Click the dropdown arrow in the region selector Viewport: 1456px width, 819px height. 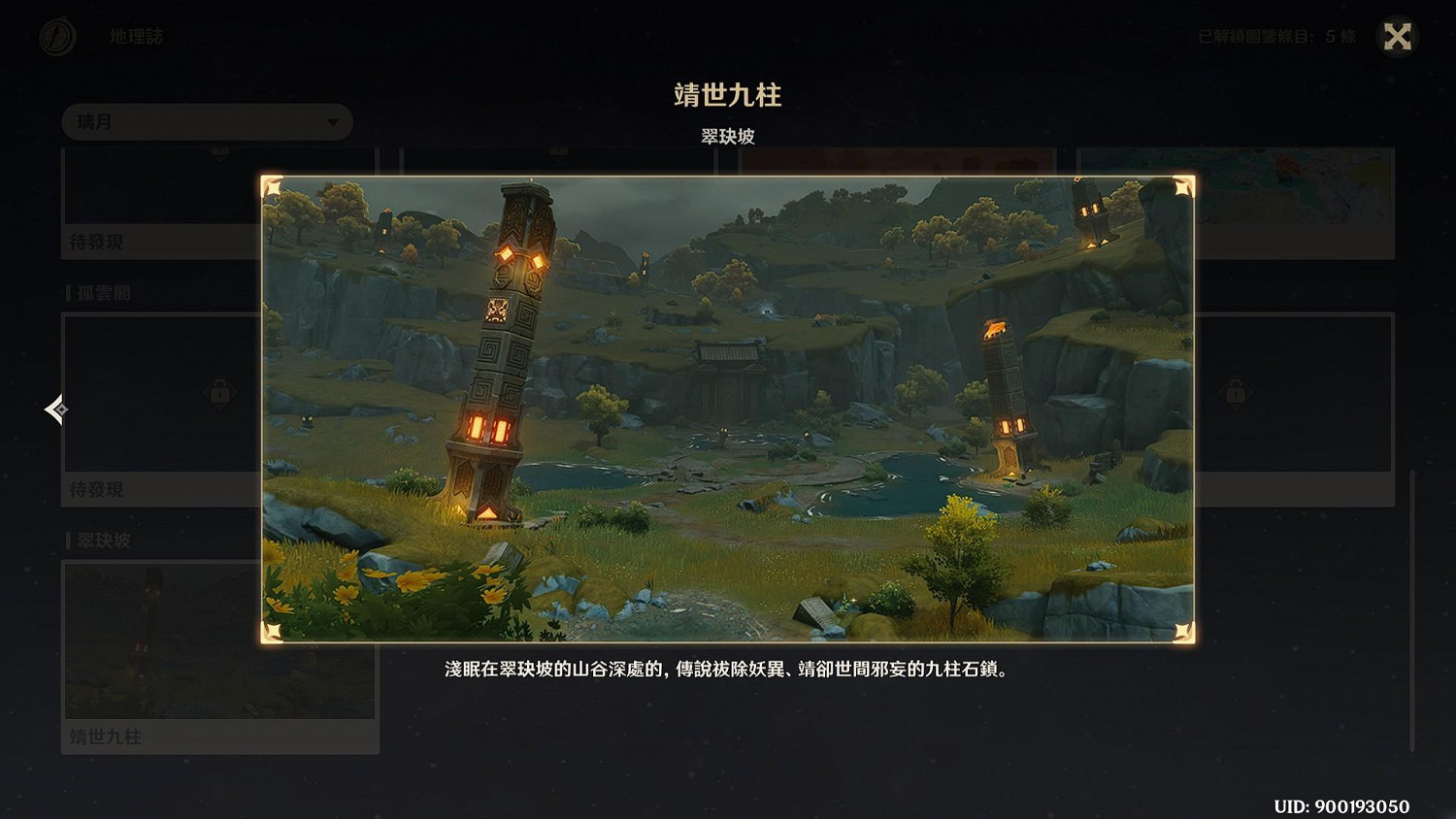pyautogui.click(x=333, y=122)
